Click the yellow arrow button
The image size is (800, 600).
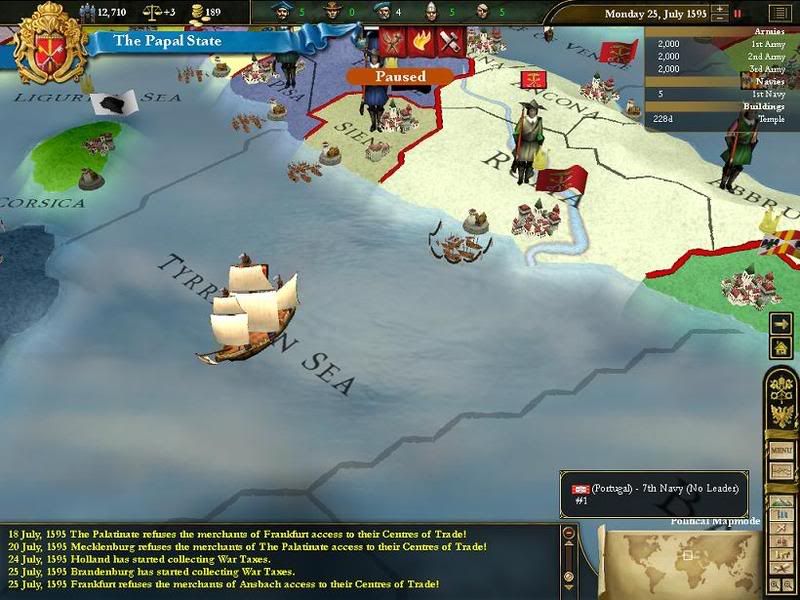(x=781, y=323)
